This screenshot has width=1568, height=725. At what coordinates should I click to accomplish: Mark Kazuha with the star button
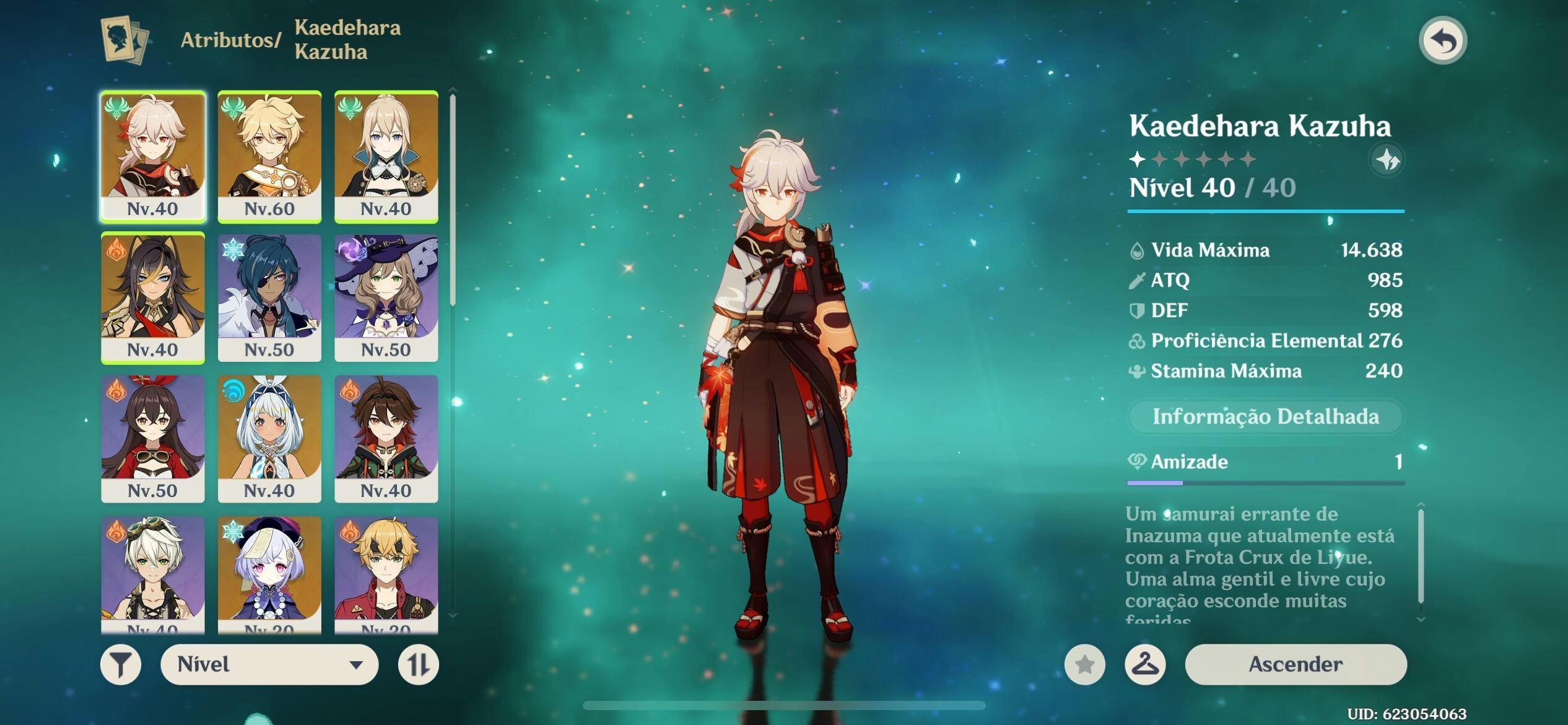pyautogui.click(x=1084, y=665)
